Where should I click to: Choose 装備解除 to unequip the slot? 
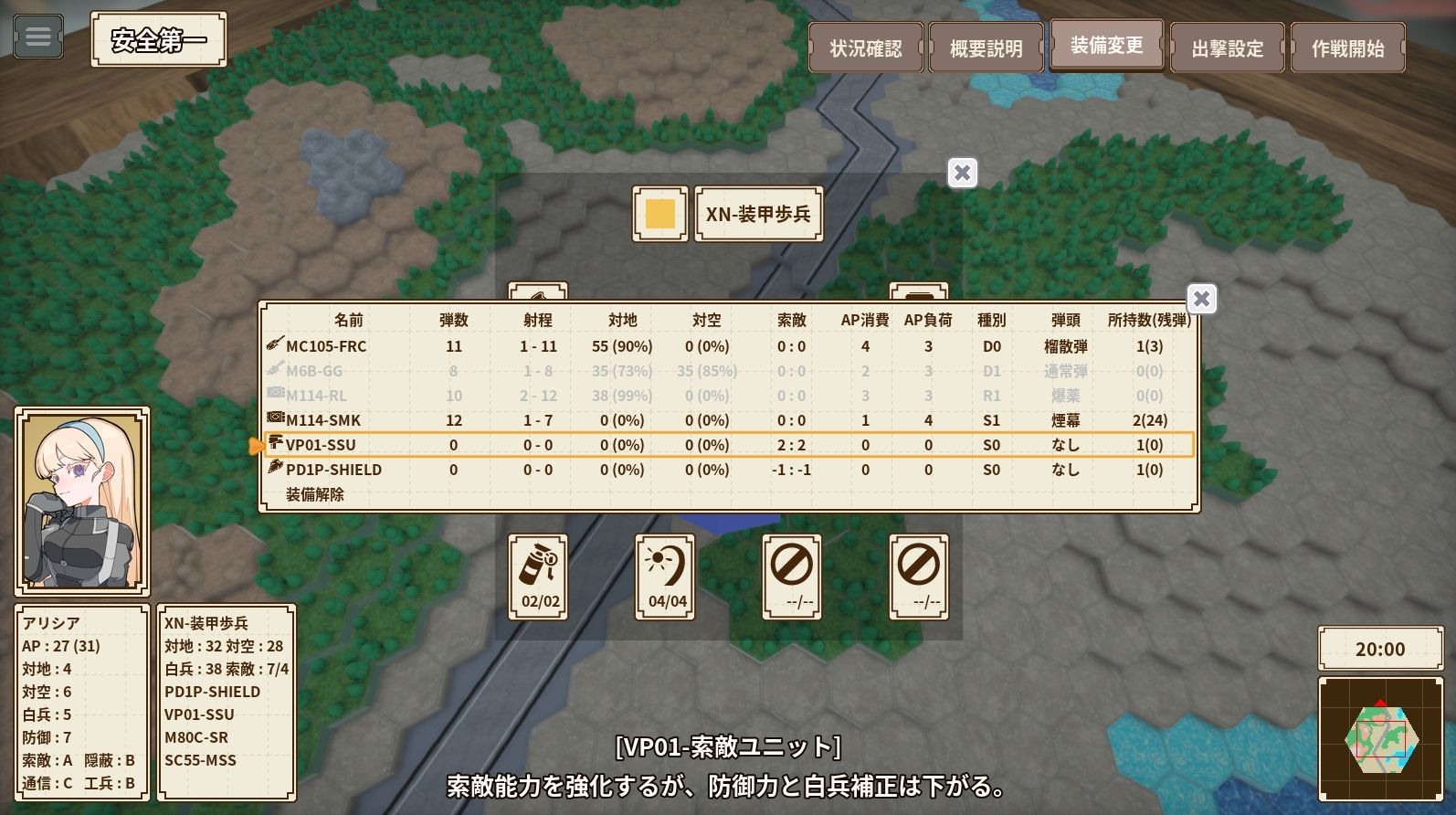point(315,494)
